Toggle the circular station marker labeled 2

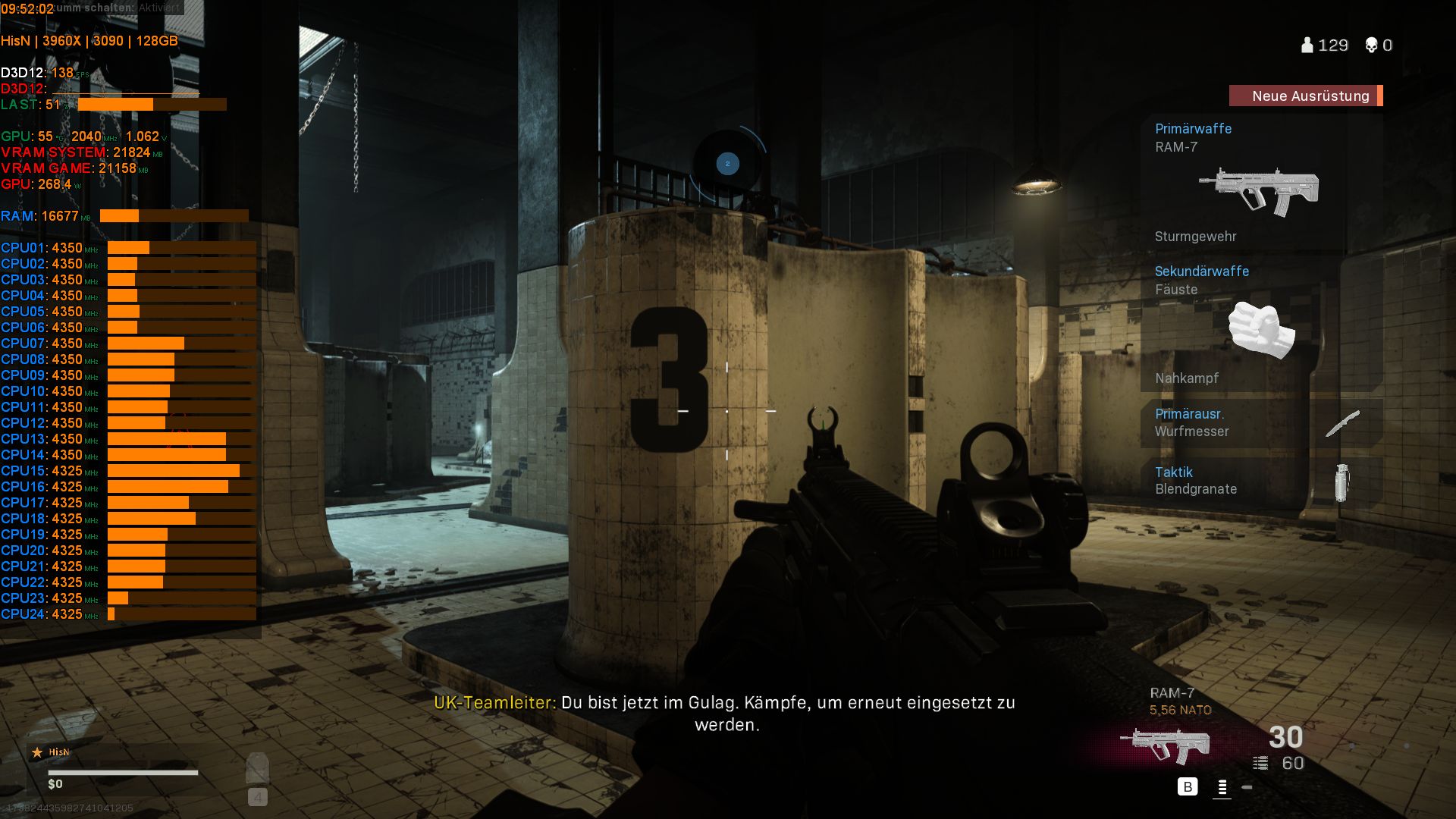pos(728,164)
